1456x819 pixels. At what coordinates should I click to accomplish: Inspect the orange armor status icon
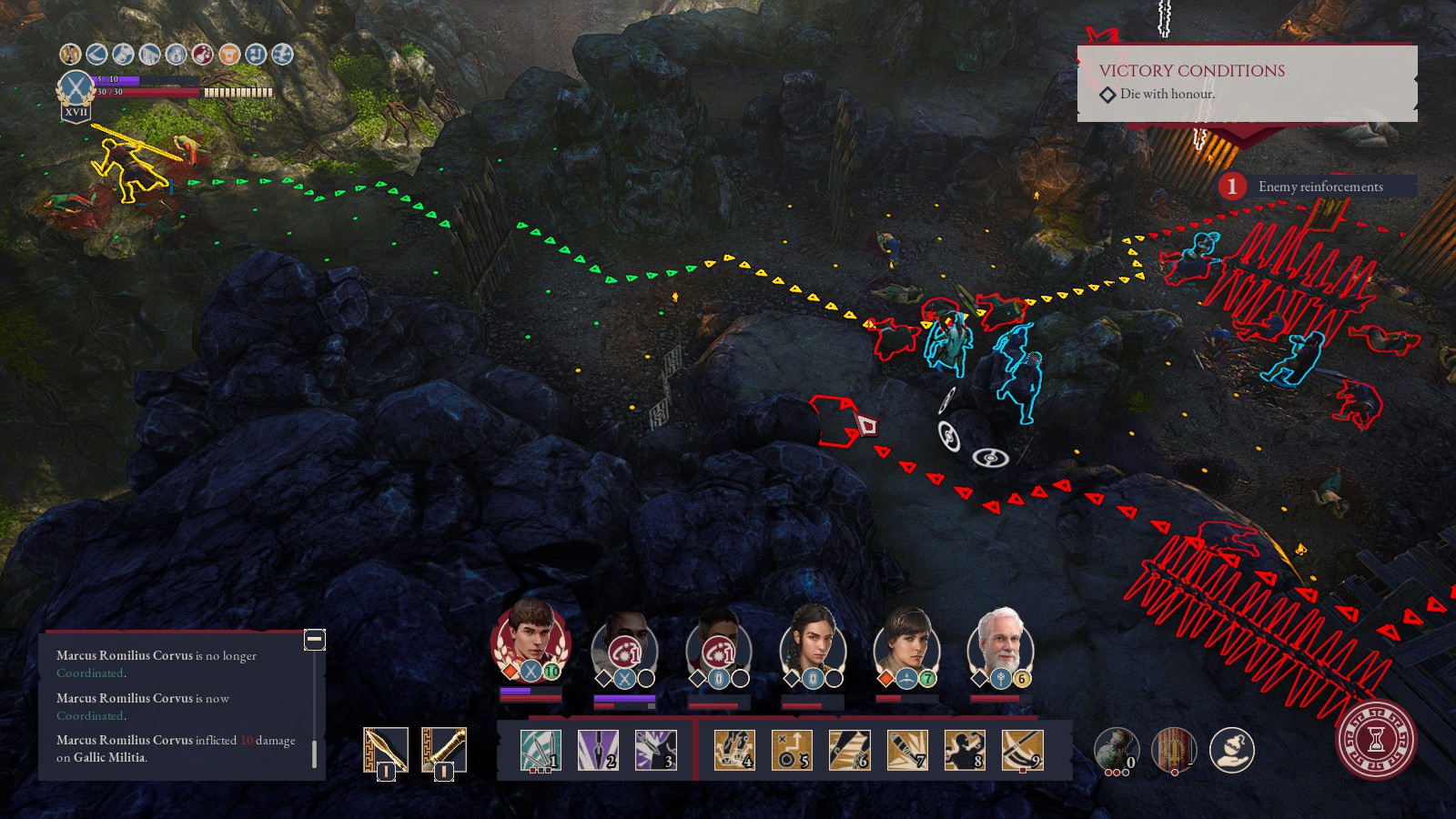click(229, 55)
